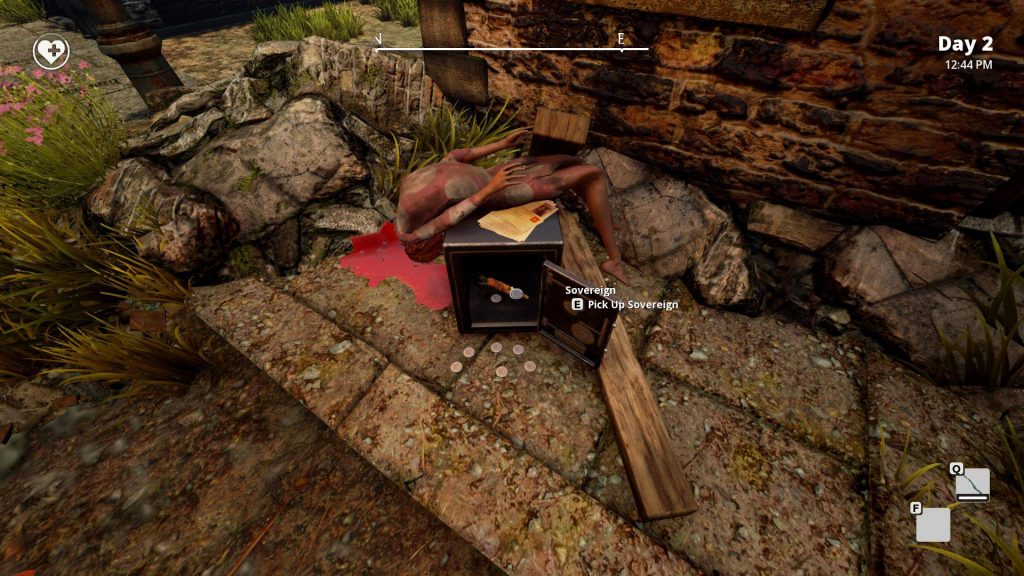Viewport: 1024px width, 576px height.
Task: Select the Q quick slot item
Action: [972, 484]
